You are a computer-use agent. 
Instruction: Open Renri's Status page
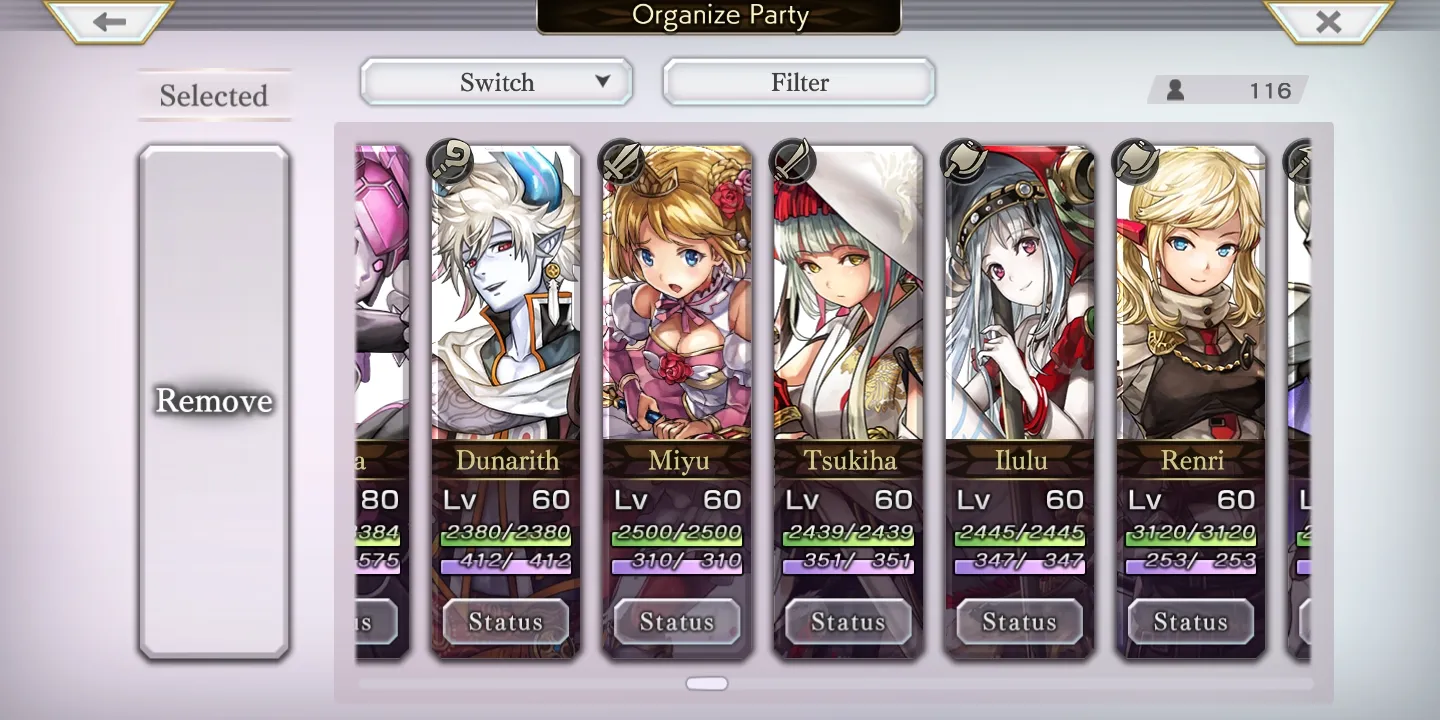coord(1191,622)
